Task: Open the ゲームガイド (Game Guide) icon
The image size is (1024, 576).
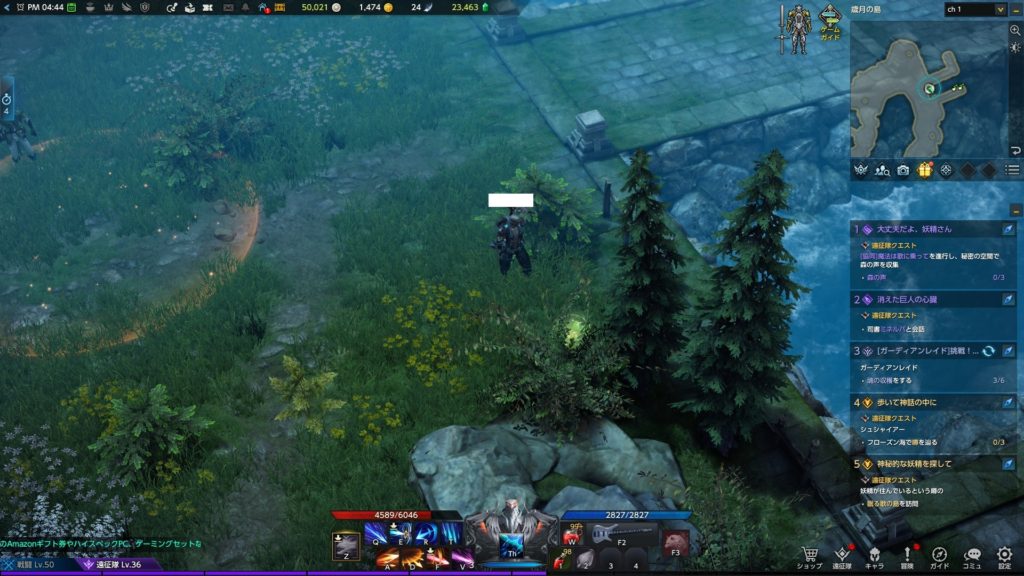Action: 830,22
